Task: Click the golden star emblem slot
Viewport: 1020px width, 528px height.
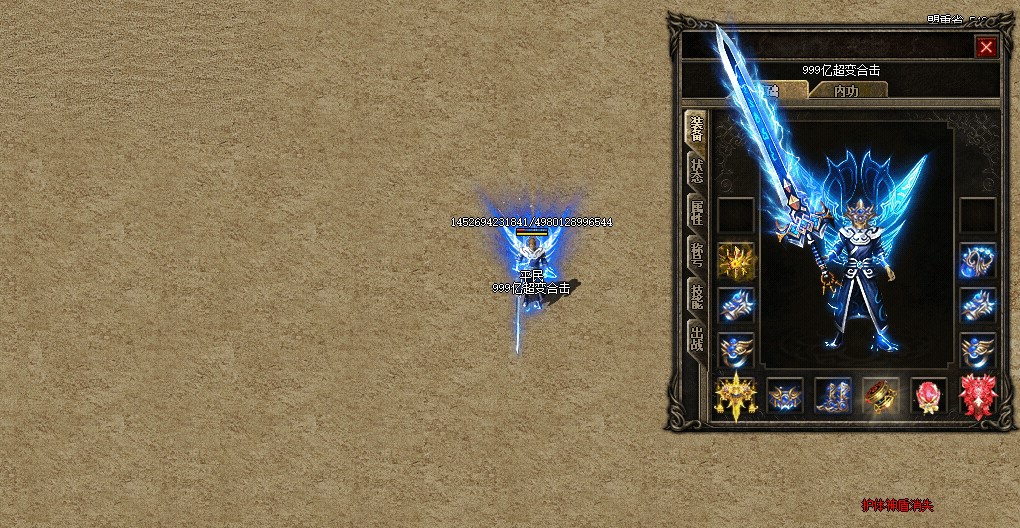Action: pyautogui.click(x=736, y=396)
